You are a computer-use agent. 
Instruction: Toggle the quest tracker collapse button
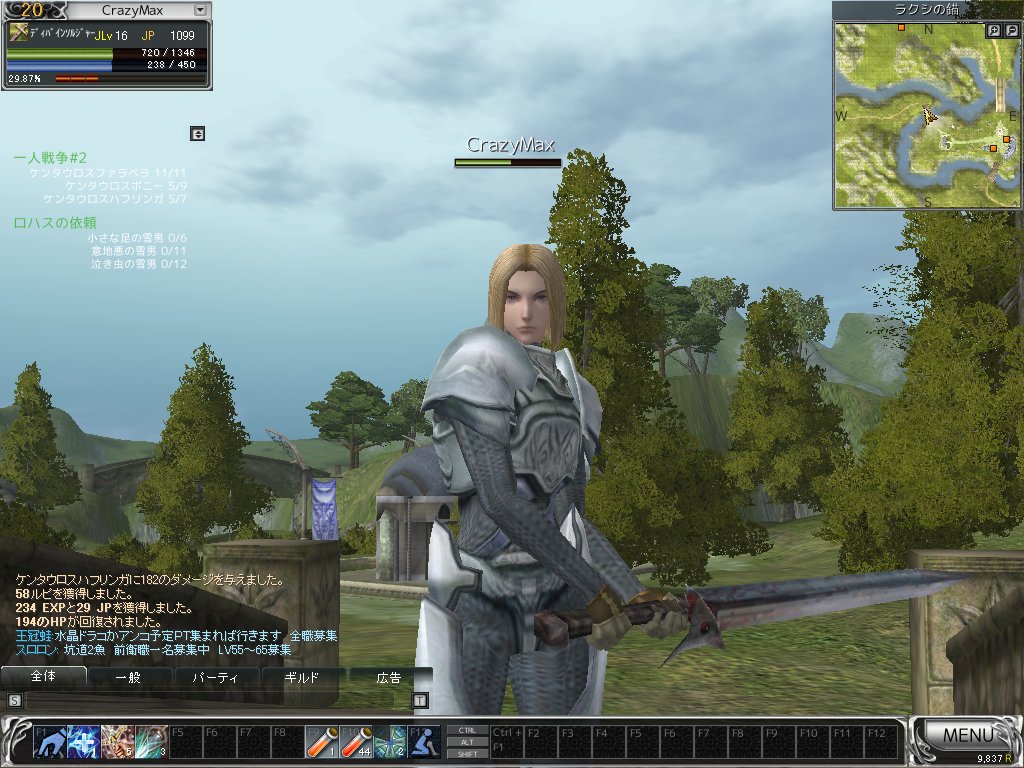pyautogui.click(x=197, y=133)
